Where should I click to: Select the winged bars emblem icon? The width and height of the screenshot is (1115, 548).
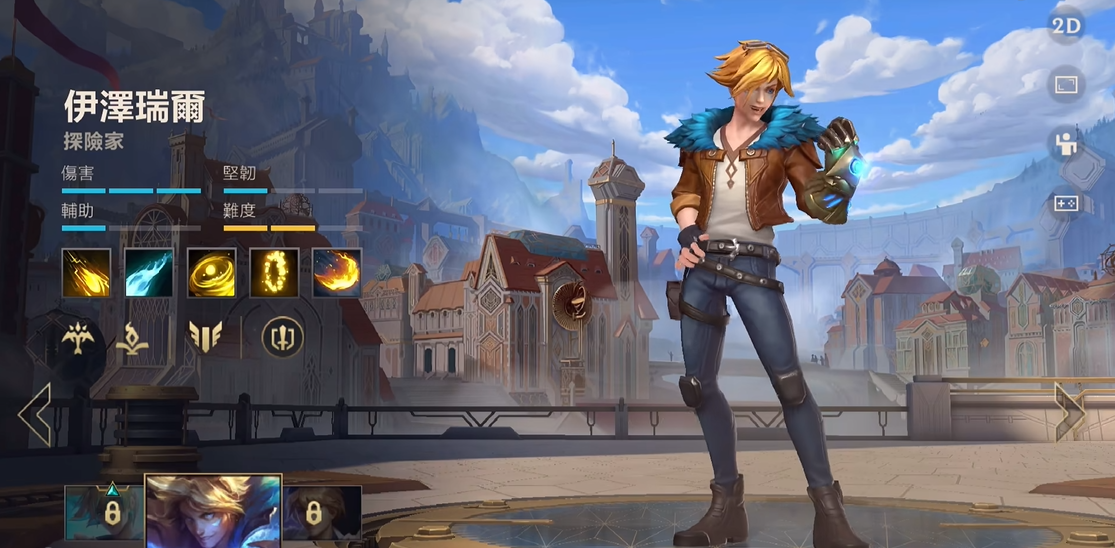(x=205, y=337)
